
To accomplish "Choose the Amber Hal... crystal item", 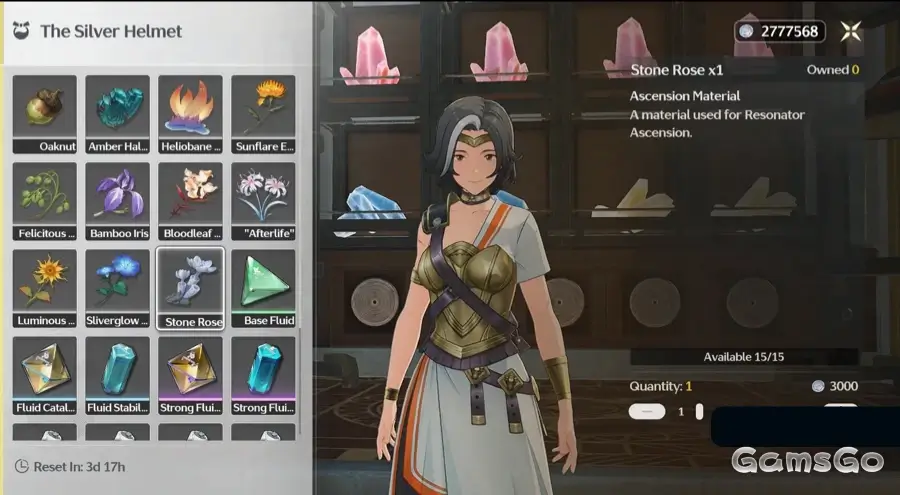I will point(118,114).
